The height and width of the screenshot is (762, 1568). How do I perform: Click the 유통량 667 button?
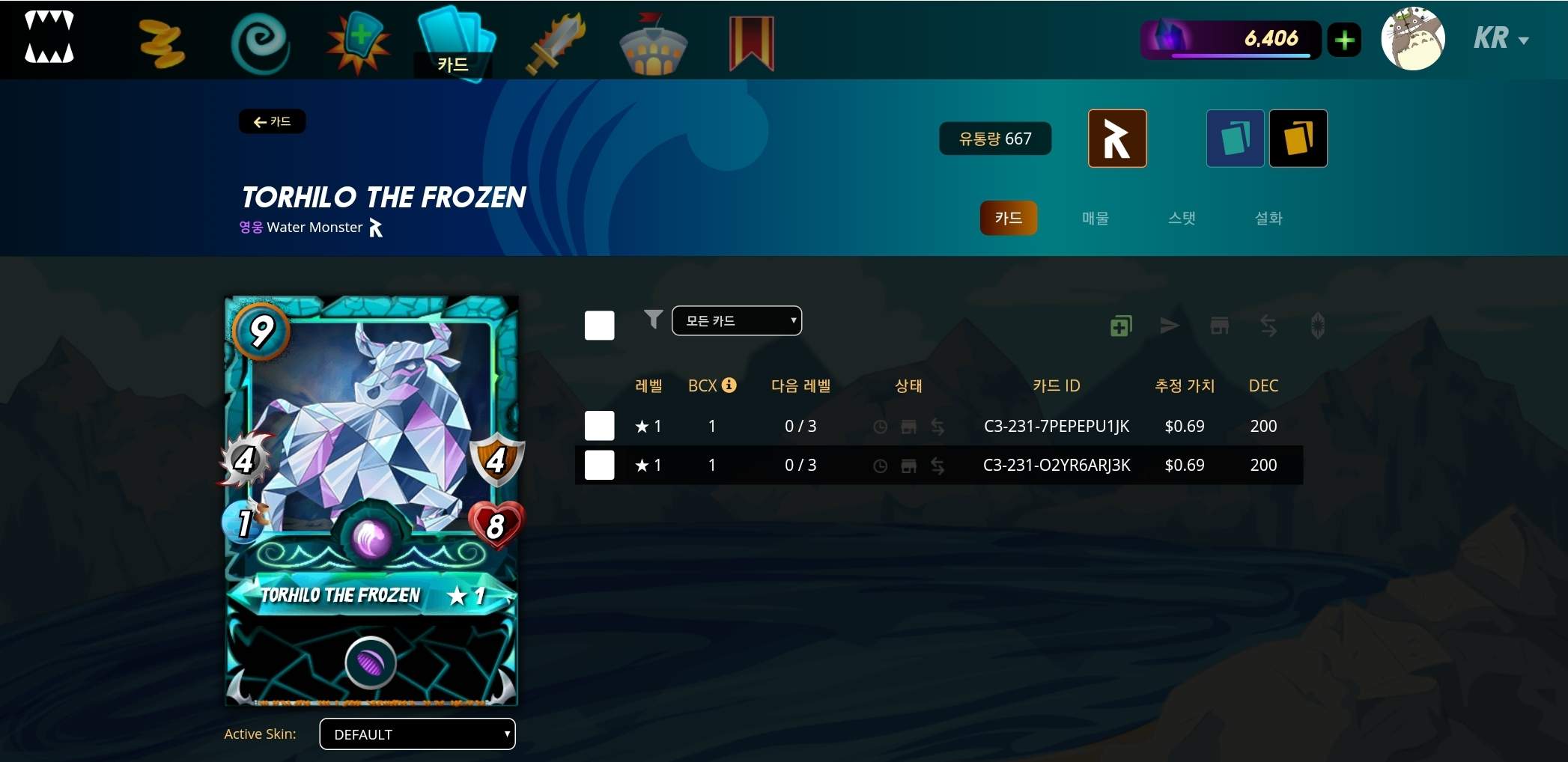coord(995,138)
